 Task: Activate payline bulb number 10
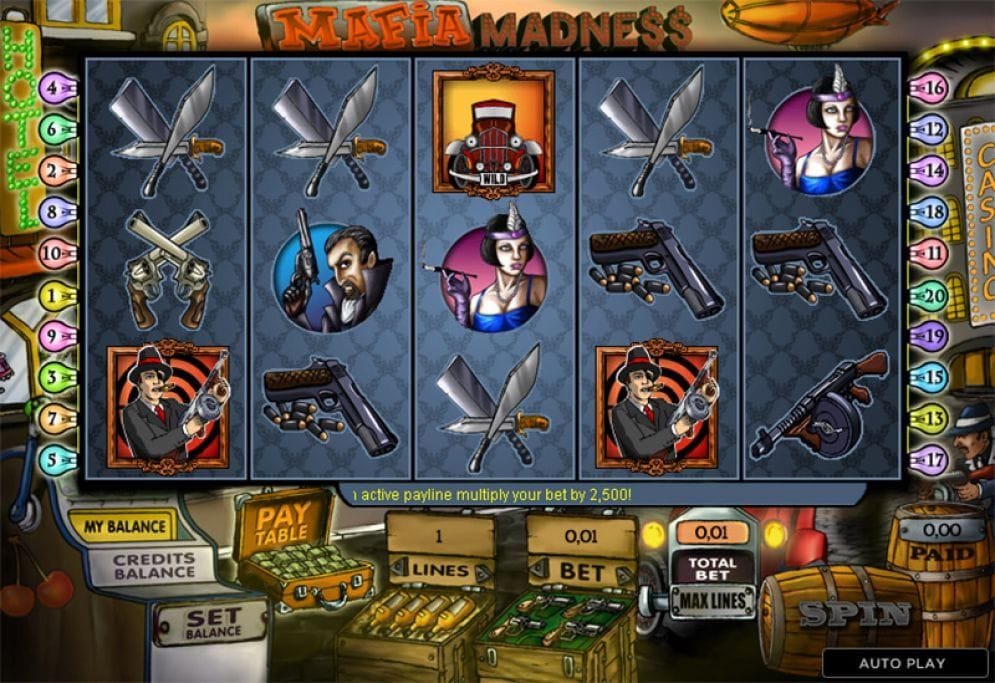click(x=57, y=253)
